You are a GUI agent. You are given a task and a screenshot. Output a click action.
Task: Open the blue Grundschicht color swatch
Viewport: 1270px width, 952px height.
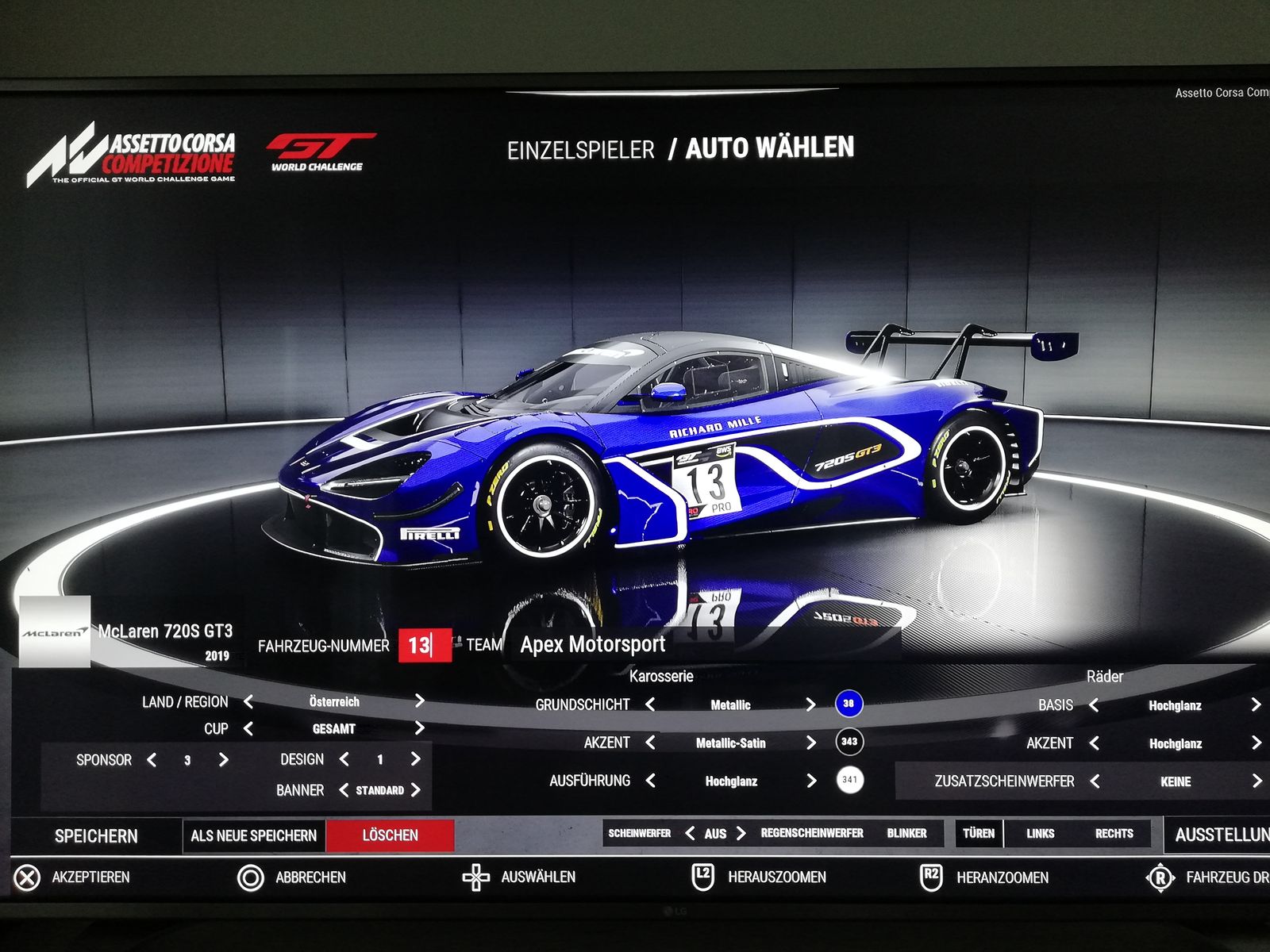tap(849, 704)
